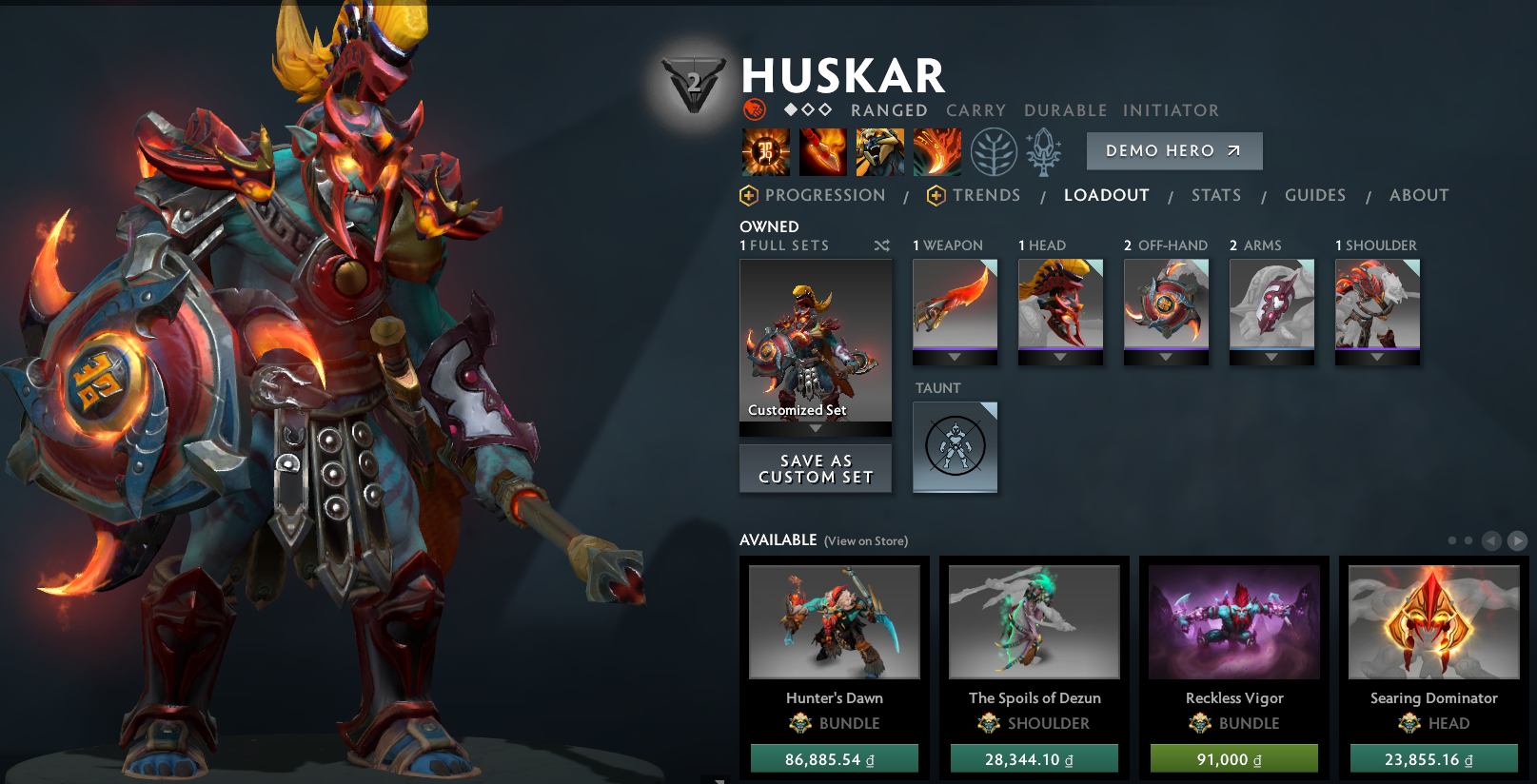Open the Trends tab

pos(985,195)
